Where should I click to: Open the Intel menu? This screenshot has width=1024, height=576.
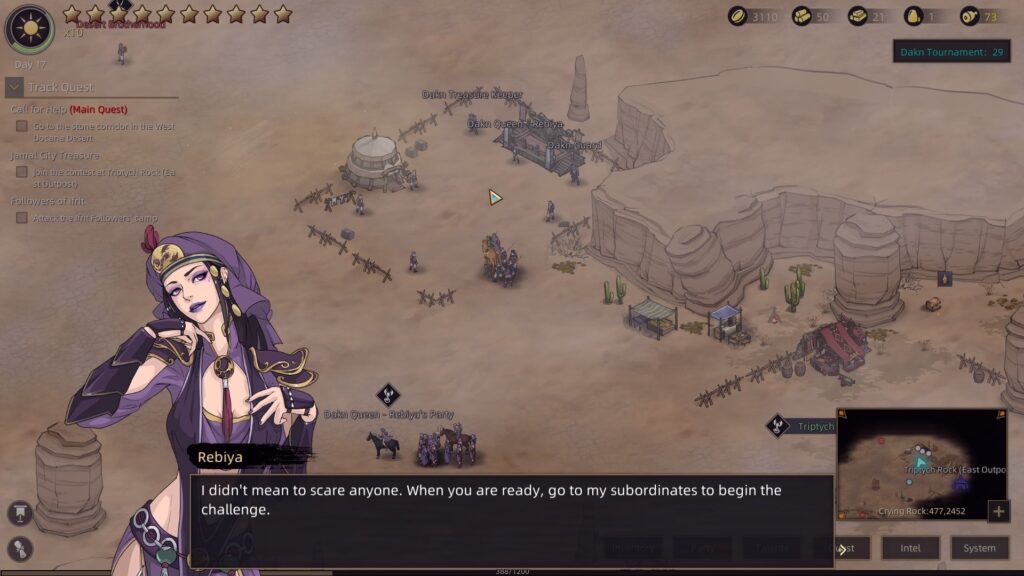pos(910,548)
